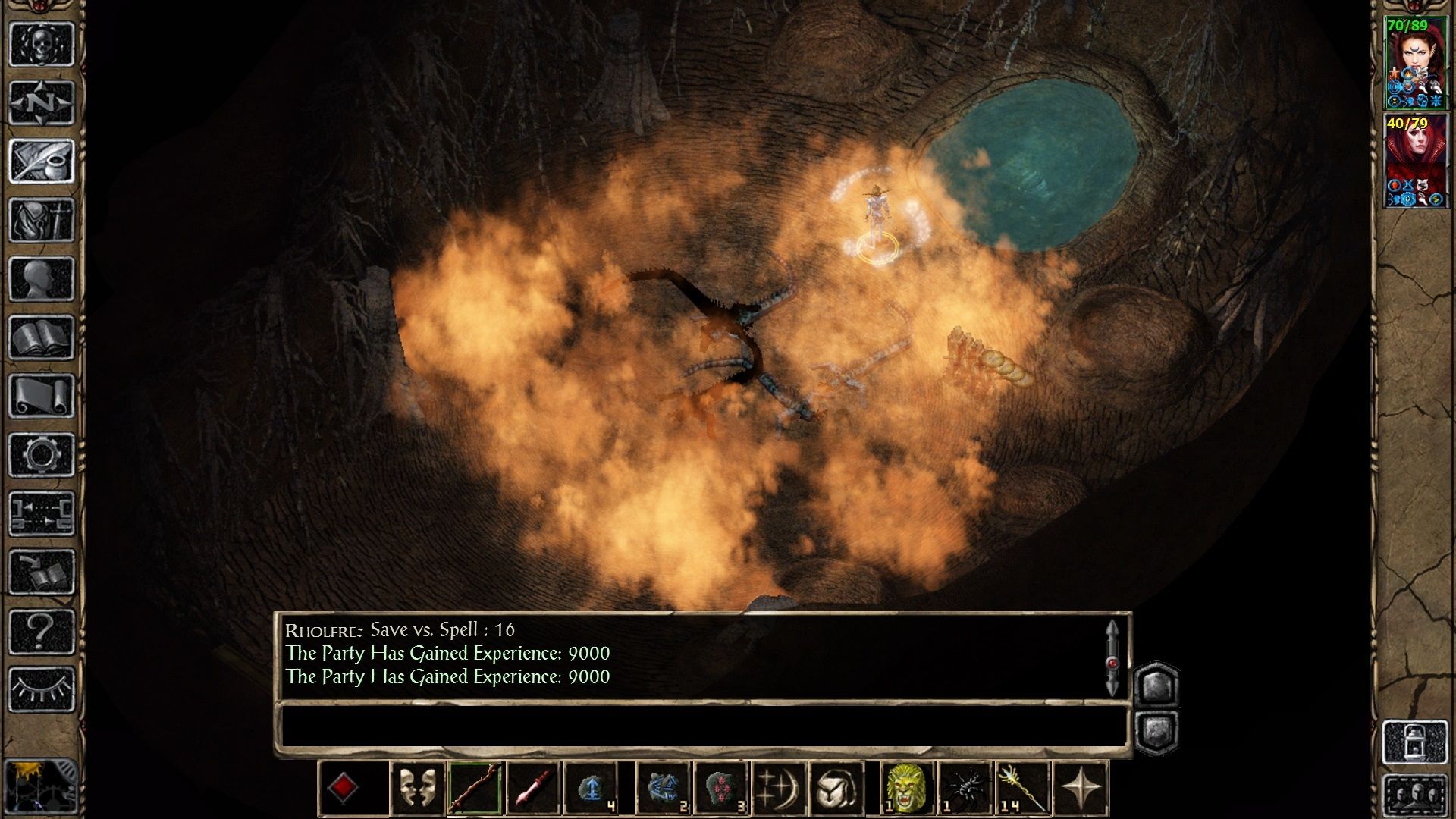1456x819 pixels.
Task: Select all party members button
Action: (x=1415, y=795)
